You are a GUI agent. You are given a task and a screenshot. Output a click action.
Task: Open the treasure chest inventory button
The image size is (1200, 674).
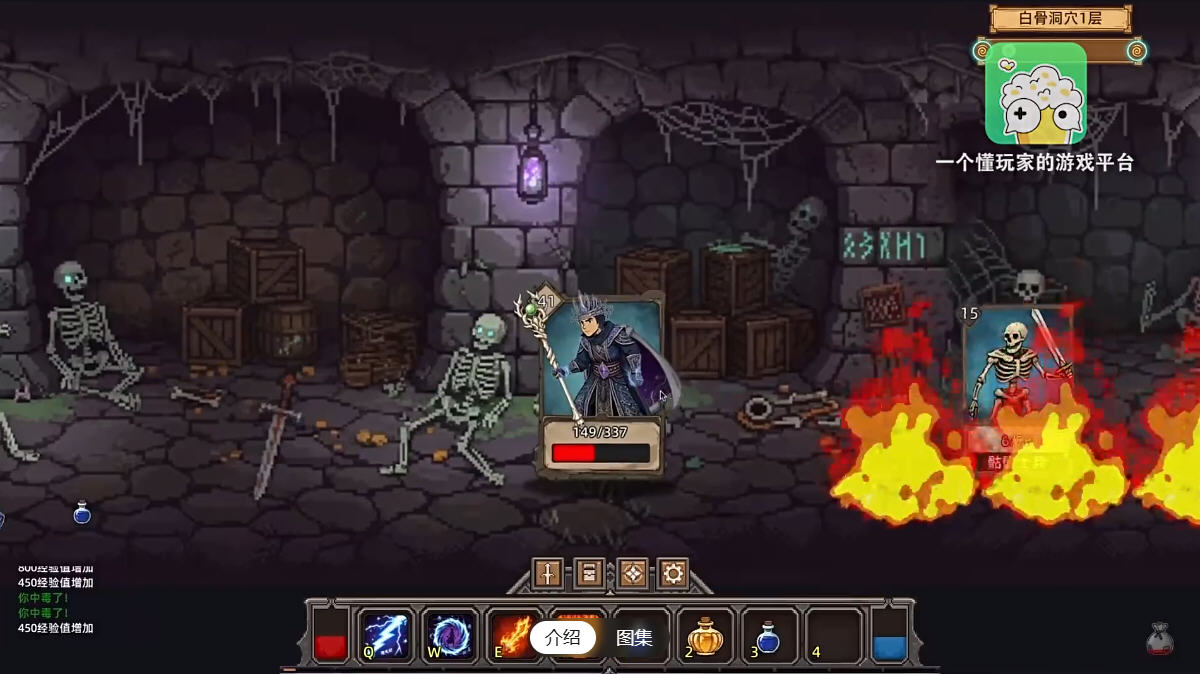click(590, 573)
